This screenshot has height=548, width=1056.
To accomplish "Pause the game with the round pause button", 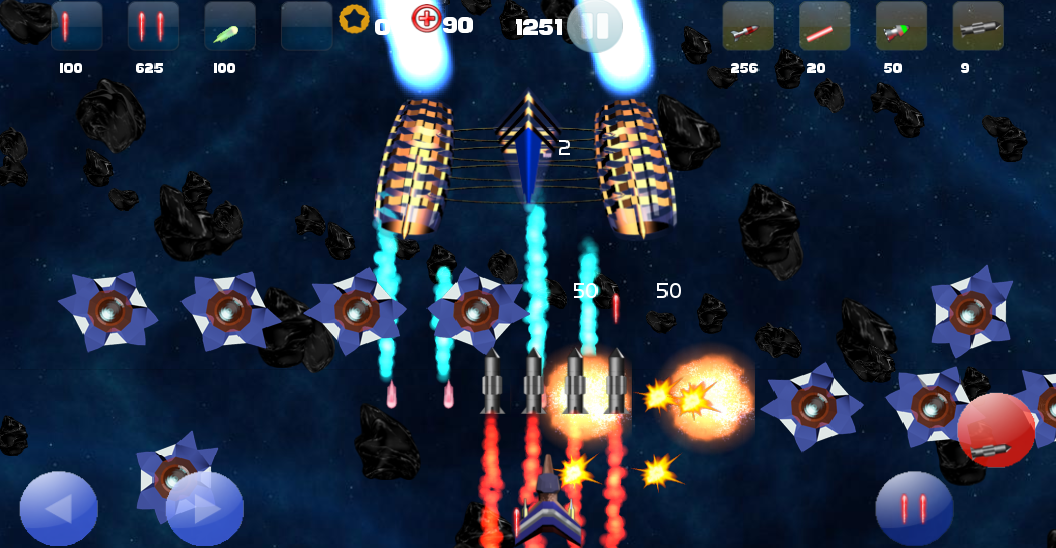I will (x=594, y=26).
